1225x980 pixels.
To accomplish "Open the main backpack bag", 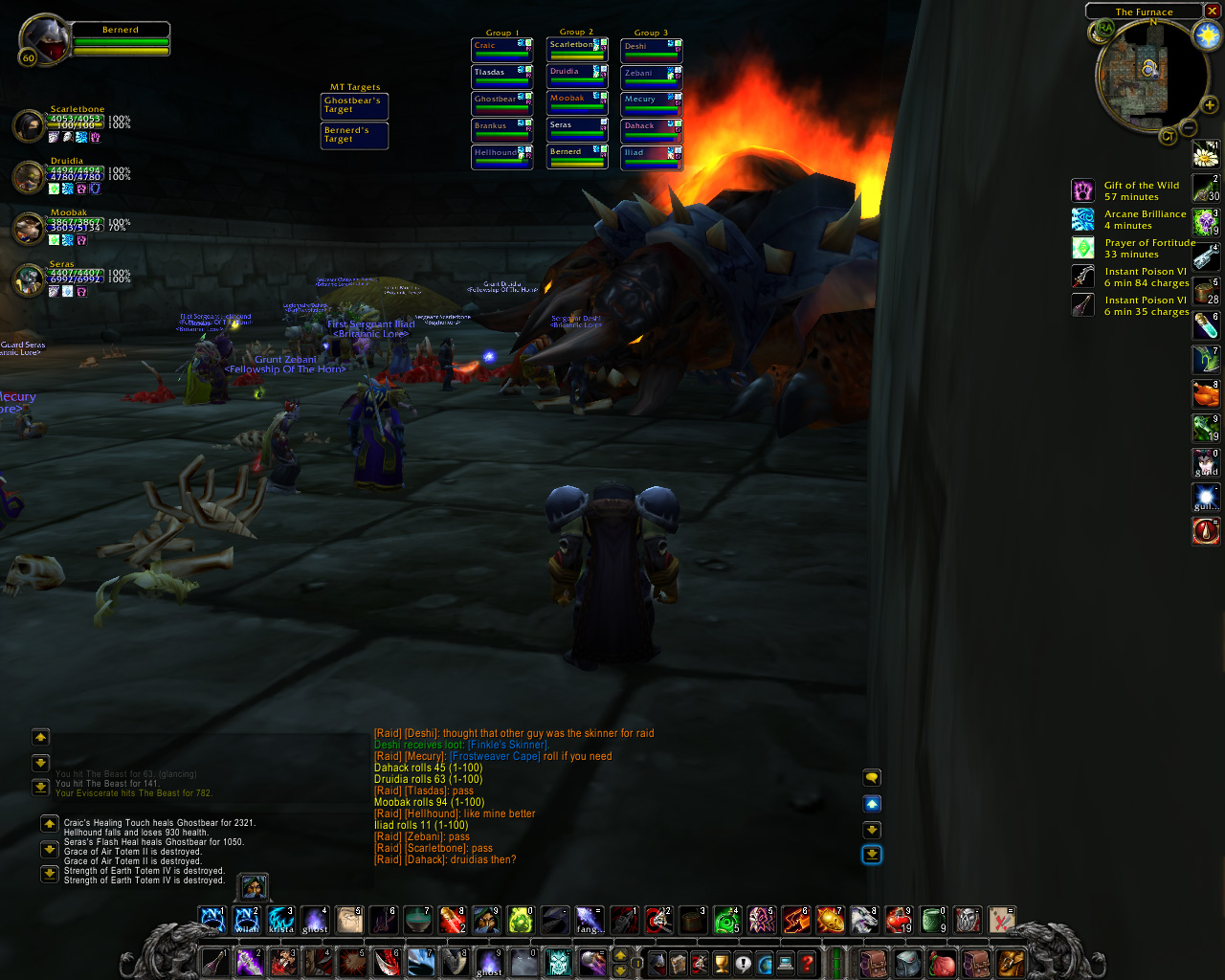I will tap(1008, 963).
